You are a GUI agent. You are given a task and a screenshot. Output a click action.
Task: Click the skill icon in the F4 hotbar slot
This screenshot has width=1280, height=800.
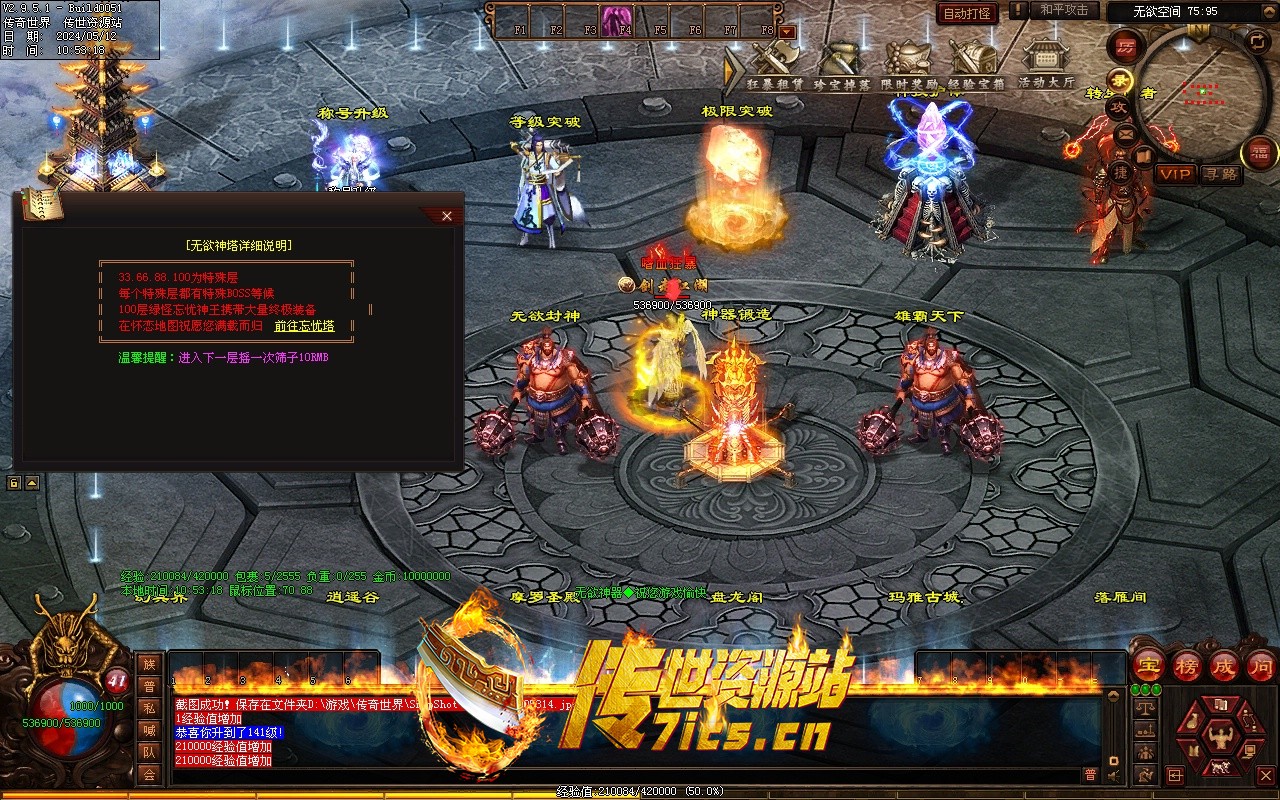tap(615, 20)
